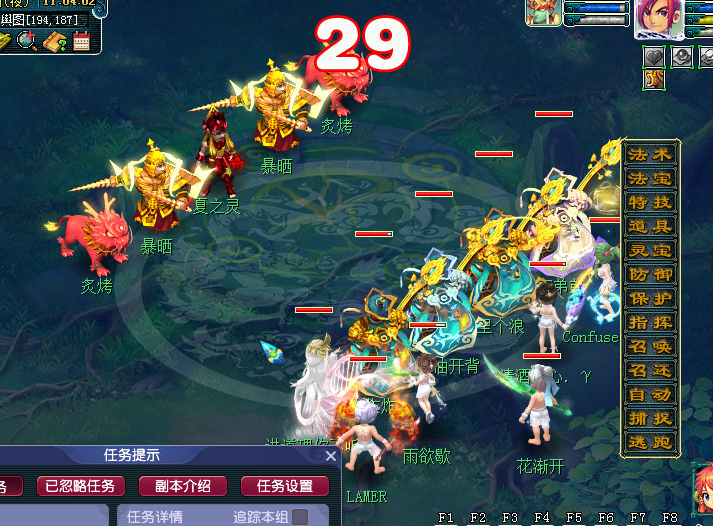
Task: Open the 法术 spell menu
Action: [650, 155]
